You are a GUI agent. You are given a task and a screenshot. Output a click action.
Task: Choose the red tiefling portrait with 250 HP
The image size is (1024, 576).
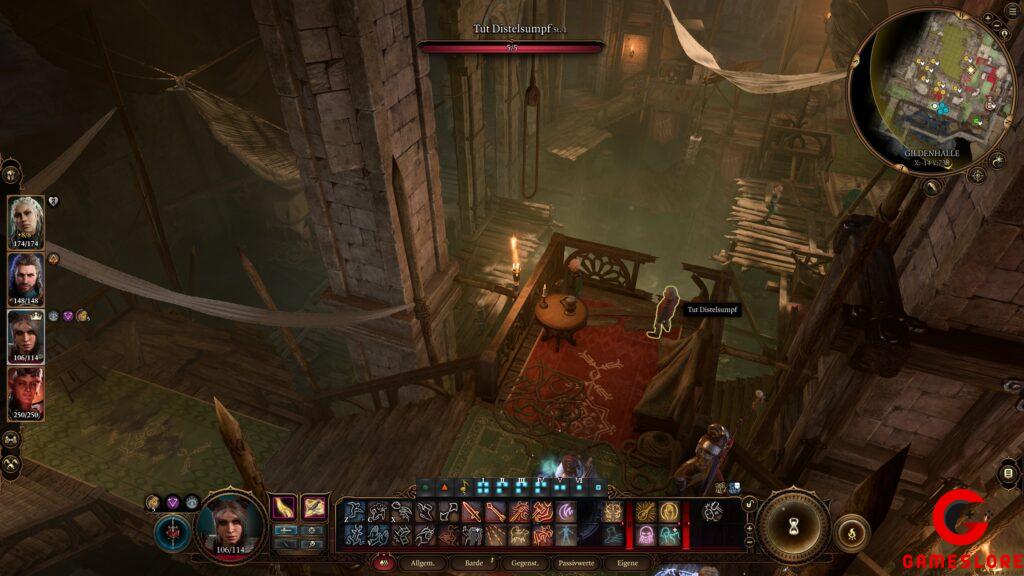point(26,390)
